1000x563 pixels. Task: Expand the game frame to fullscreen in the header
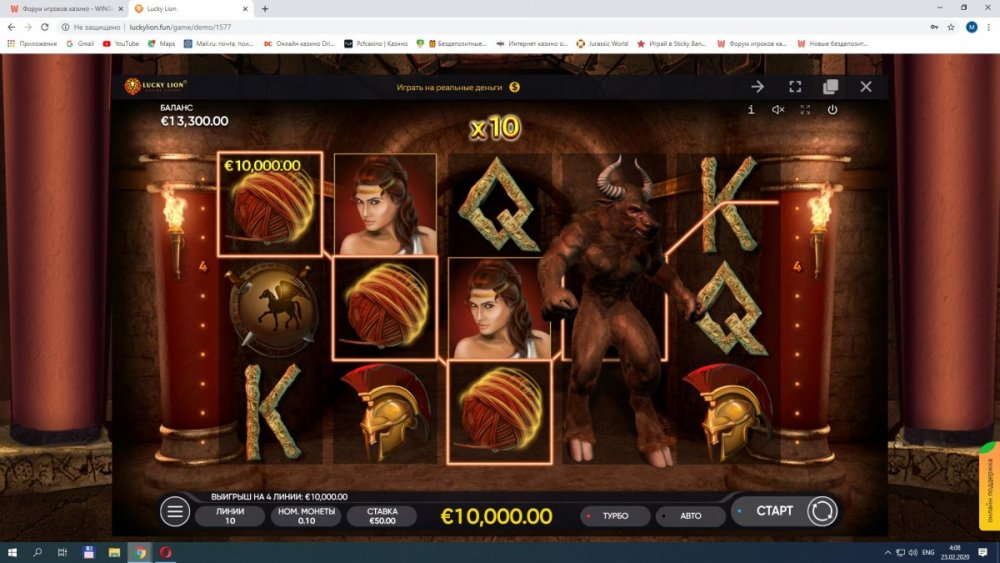(795, 87)
